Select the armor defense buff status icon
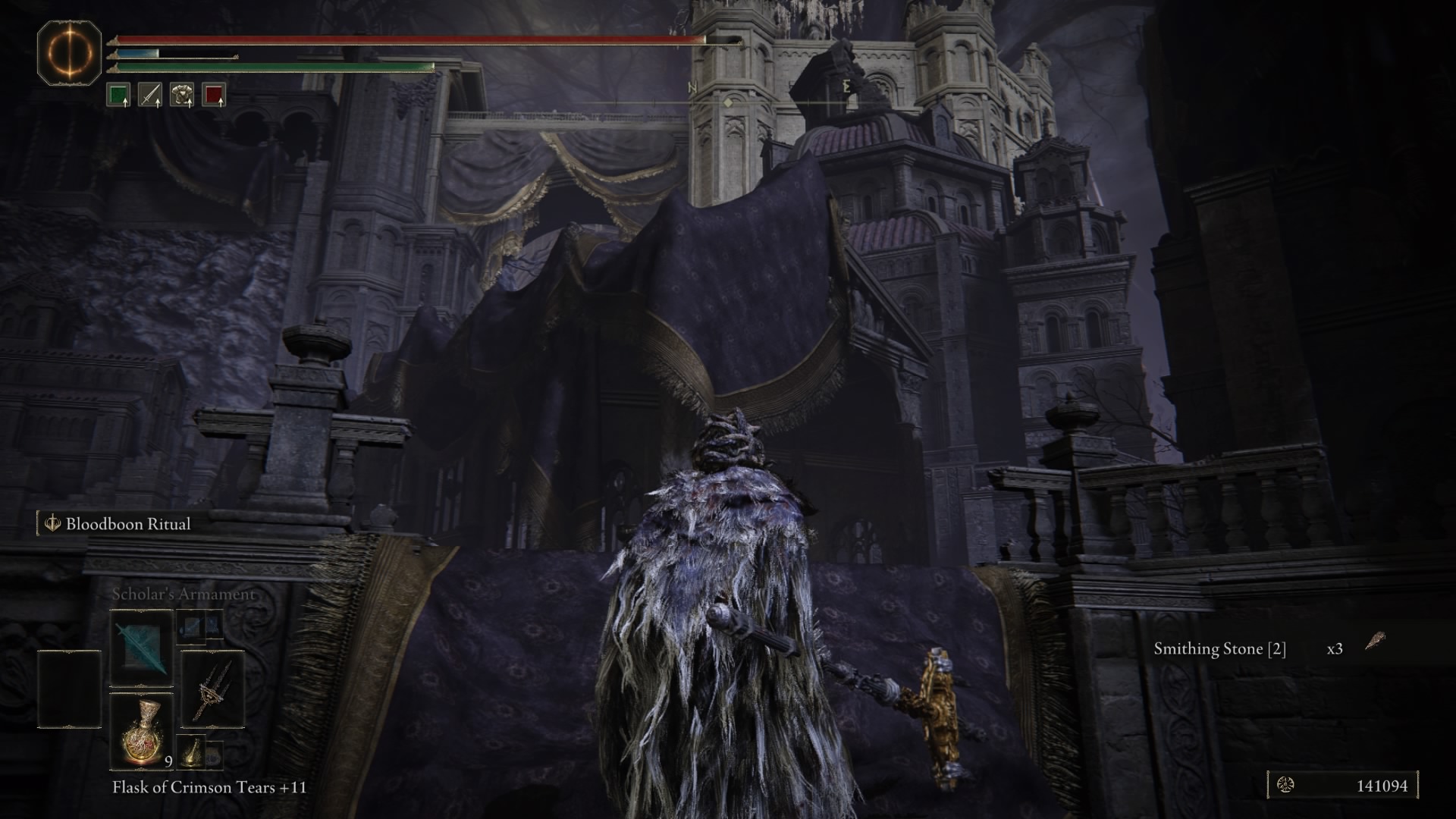 (182, 96)
